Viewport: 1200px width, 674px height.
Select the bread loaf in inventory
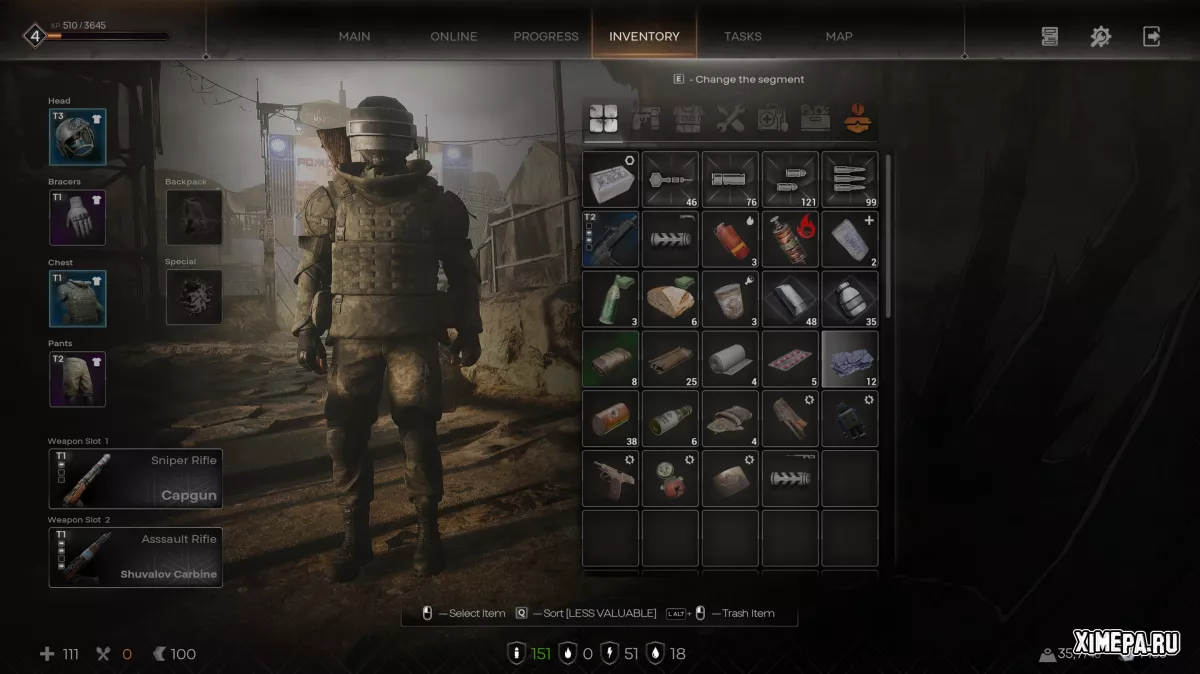[670, 299]
